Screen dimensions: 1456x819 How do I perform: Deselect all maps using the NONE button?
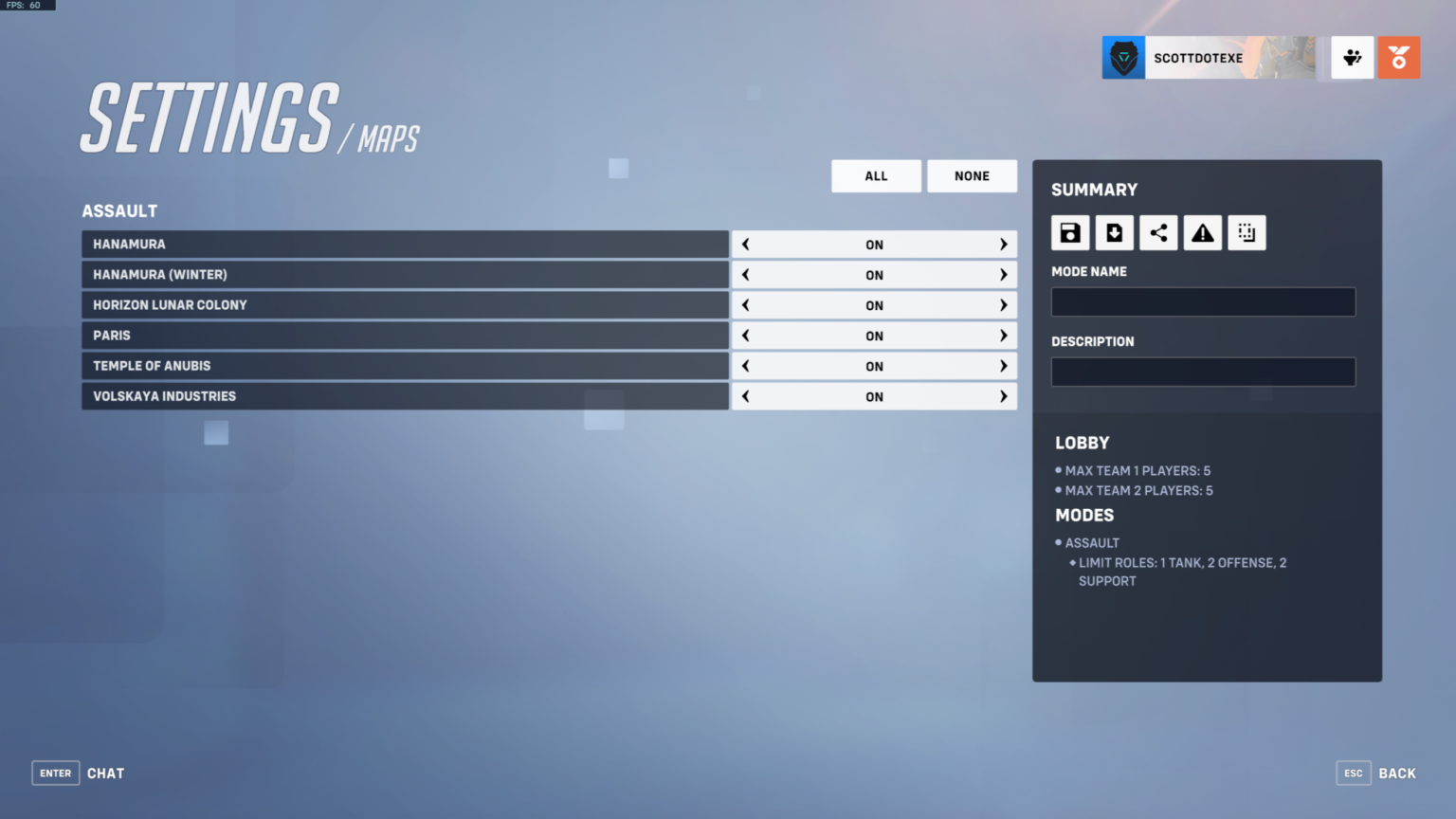pyautogui.click(x=972, y=175)
